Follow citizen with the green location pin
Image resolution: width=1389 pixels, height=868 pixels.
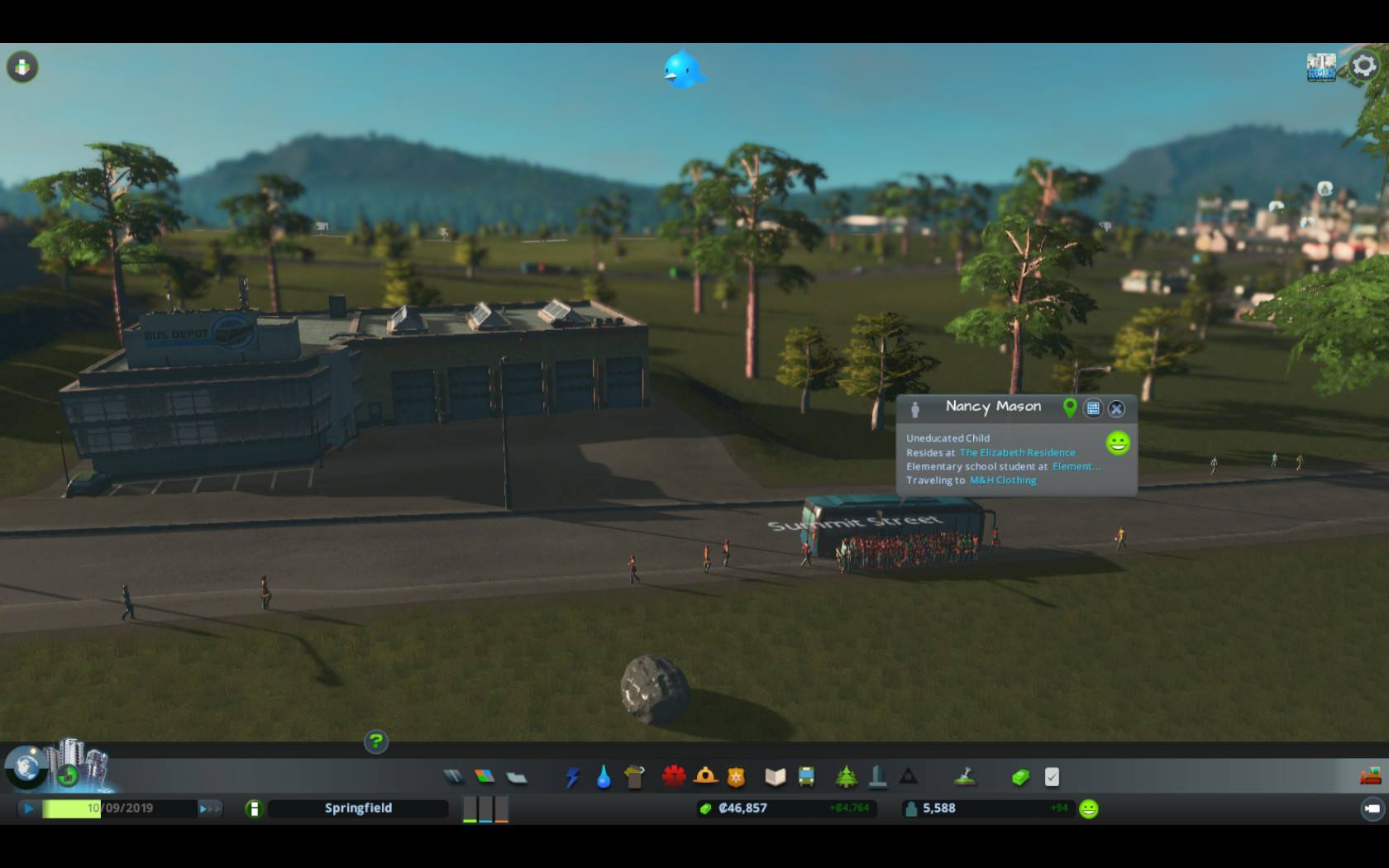(1070, 408)
